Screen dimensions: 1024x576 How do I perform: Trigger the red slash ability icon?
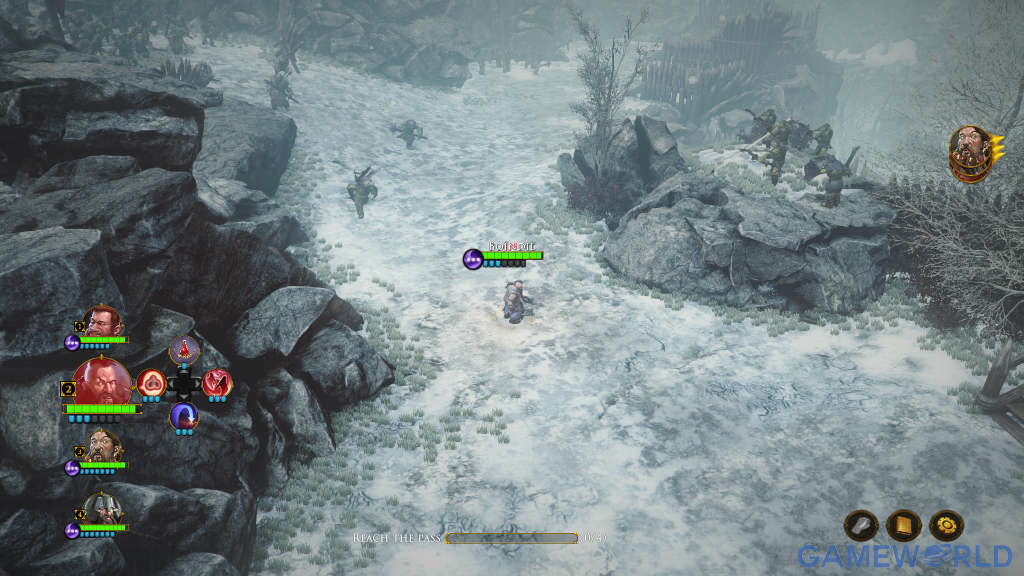(x=217, y=382)
